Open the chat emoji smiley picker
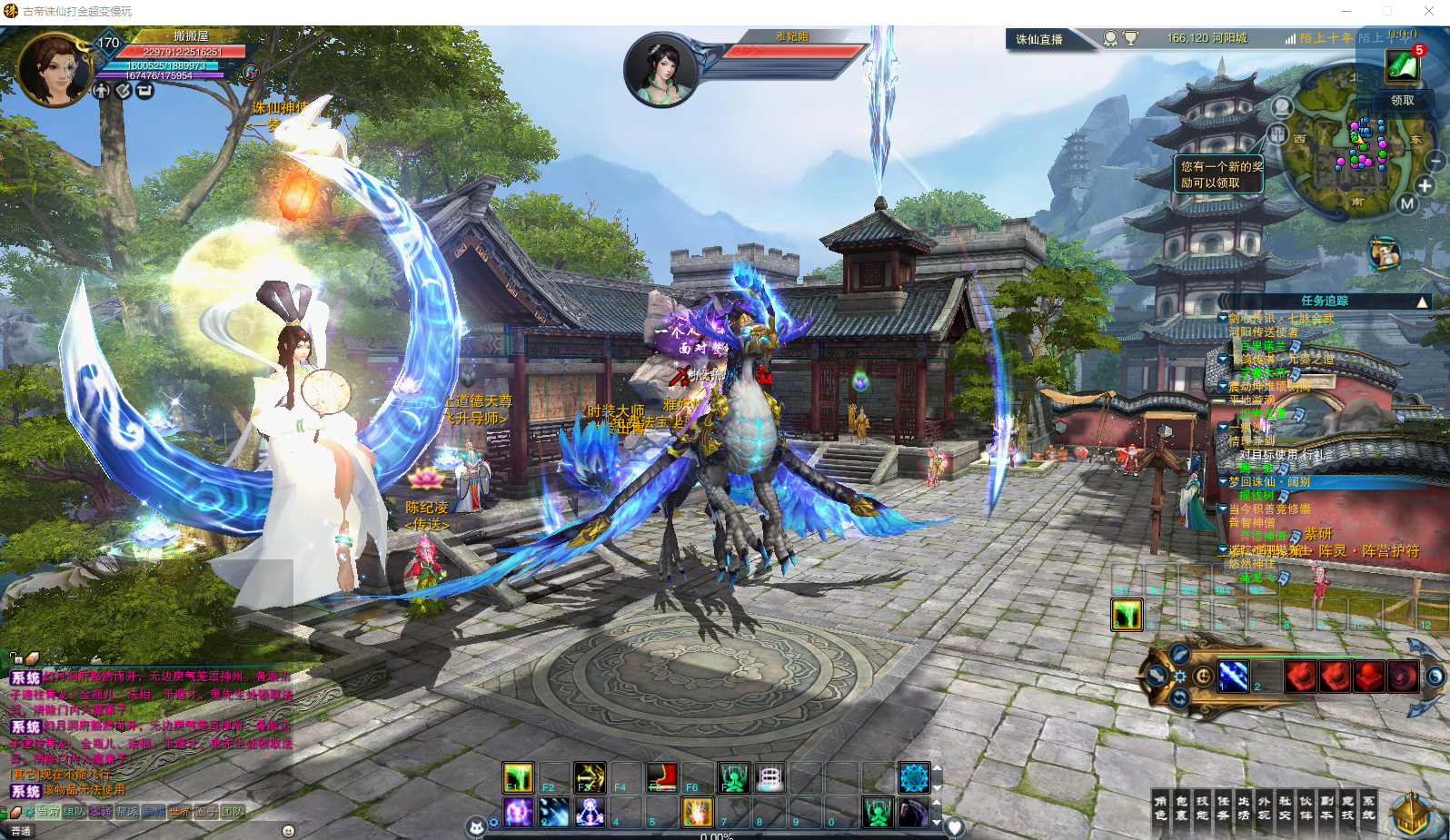 tap(288, 831)
